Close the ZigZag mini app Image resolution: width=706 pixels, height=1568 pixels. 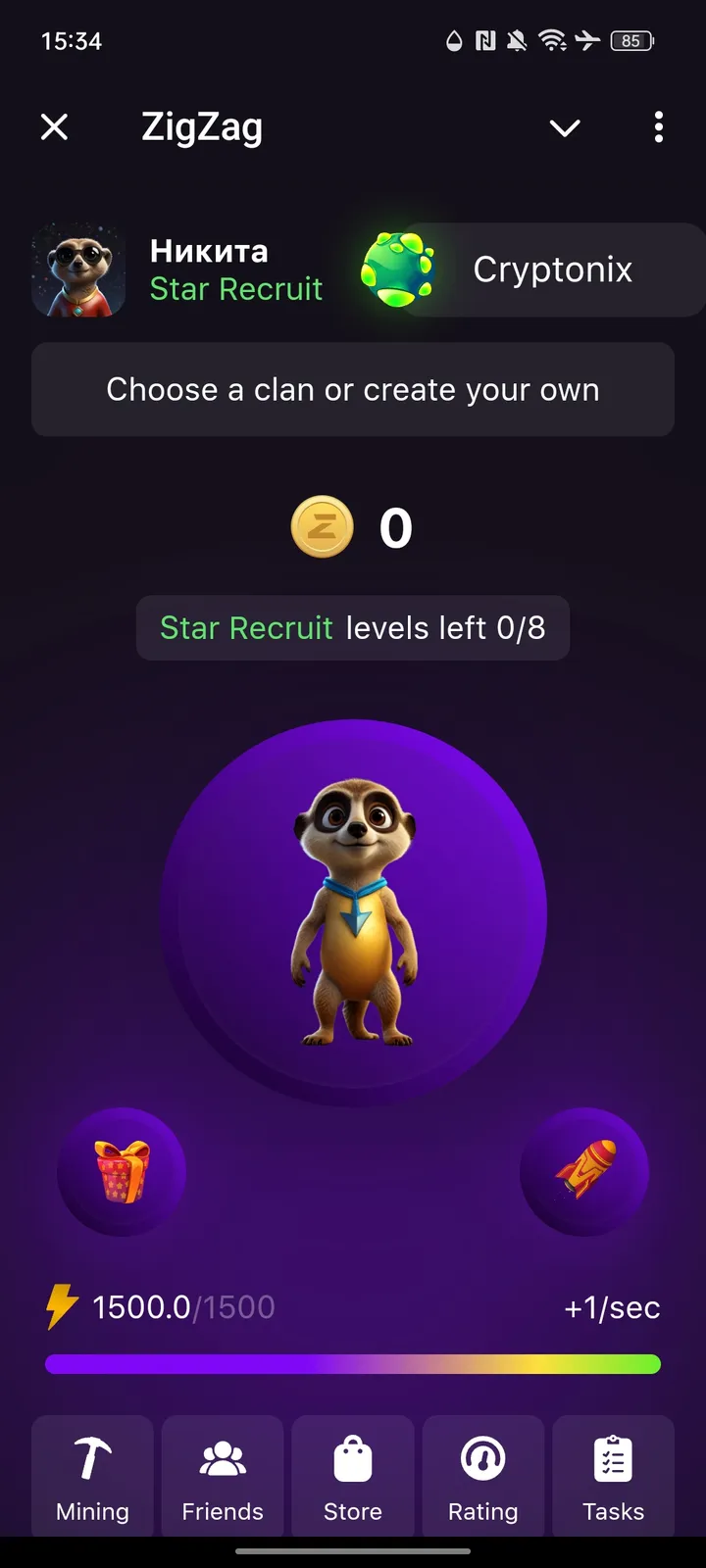pyautogui.click(x=55, y=127)
